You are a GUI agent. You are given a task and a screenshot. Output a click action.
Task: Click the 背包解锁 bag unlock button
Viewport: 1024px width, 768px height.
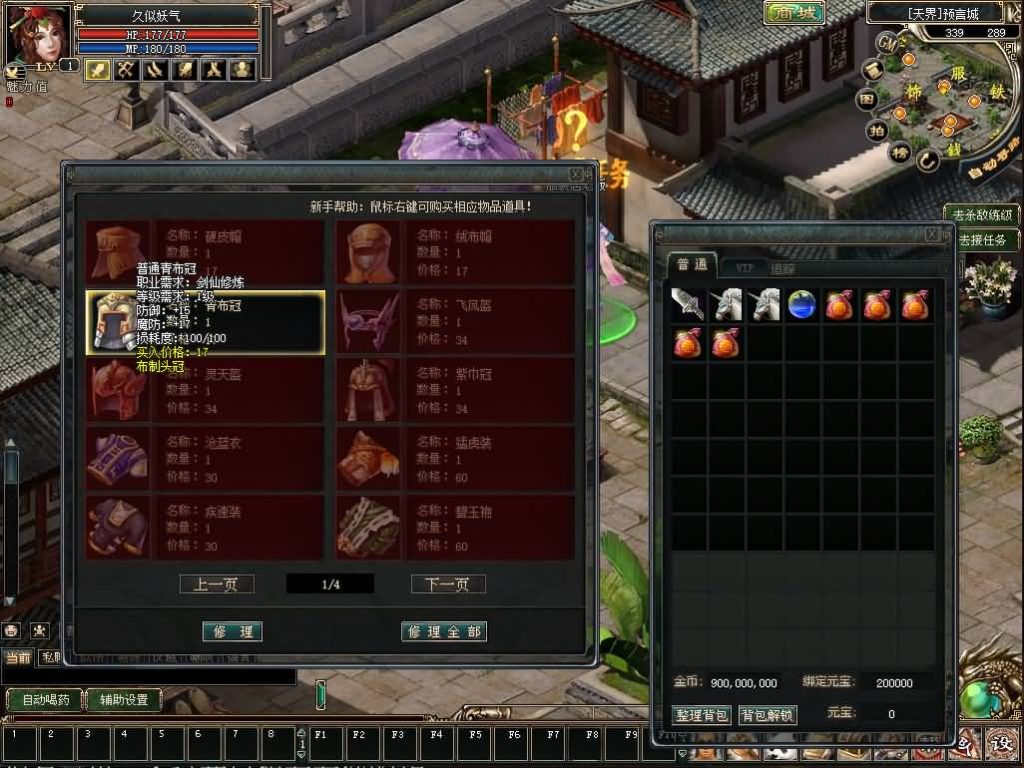(x=767, y=715)
